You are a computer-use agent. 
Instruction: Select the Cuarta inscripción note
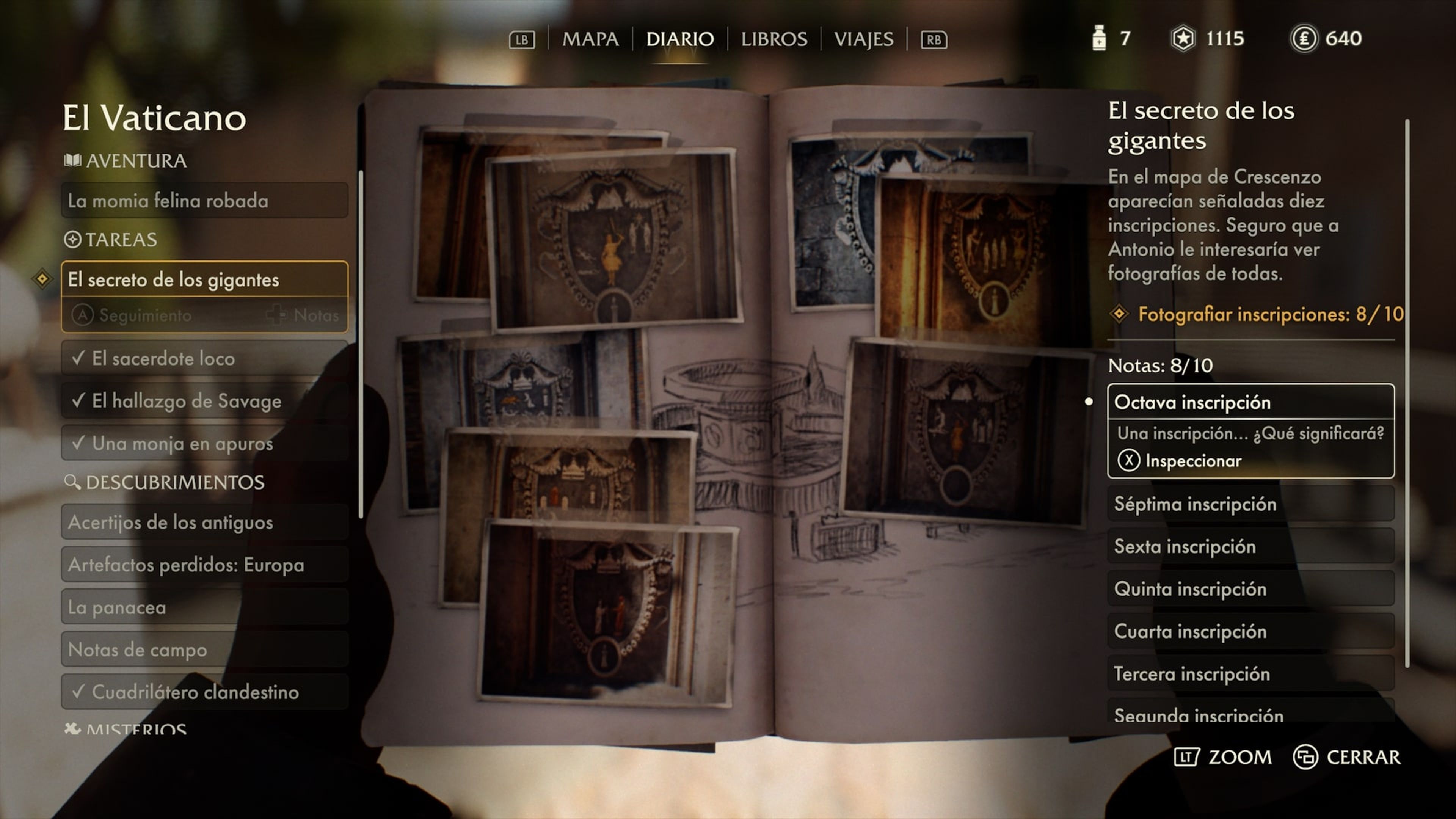[x=1250, y=631]
